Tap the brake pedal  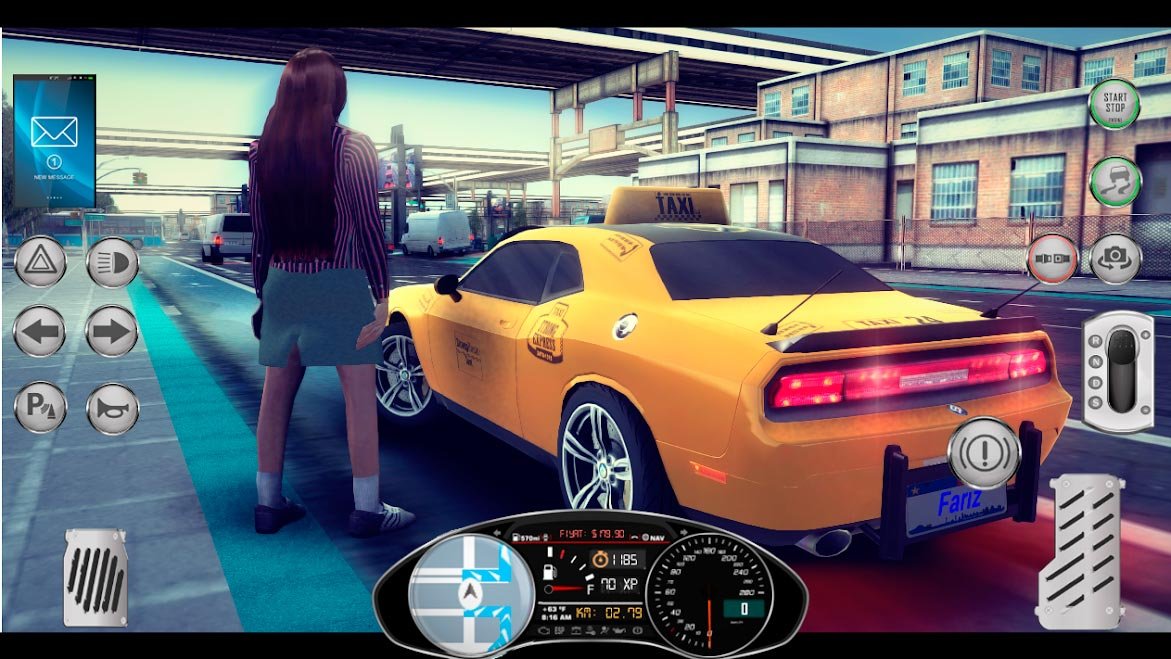[95, 577]
